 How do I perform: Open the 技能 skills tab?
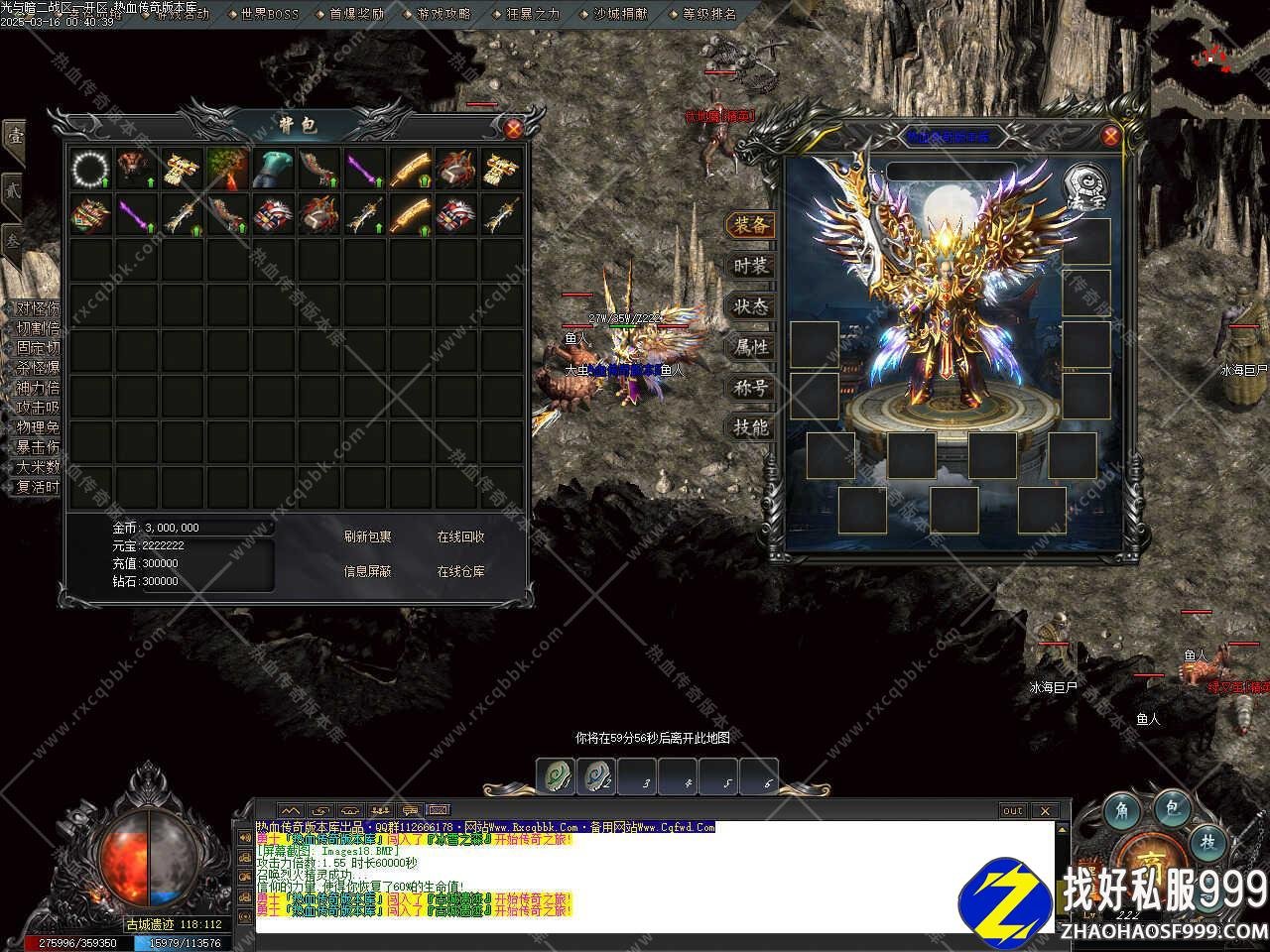[x=750, y=428]
